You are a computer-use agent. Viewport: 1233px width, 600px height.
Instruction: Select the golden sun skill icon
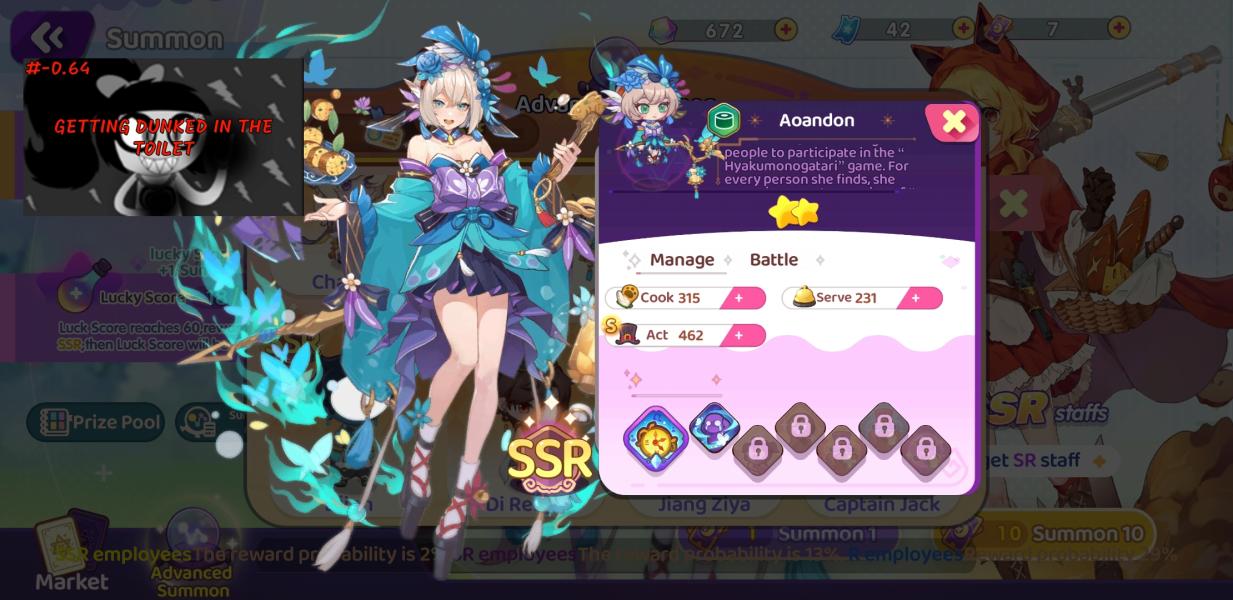tap(656, 439)
